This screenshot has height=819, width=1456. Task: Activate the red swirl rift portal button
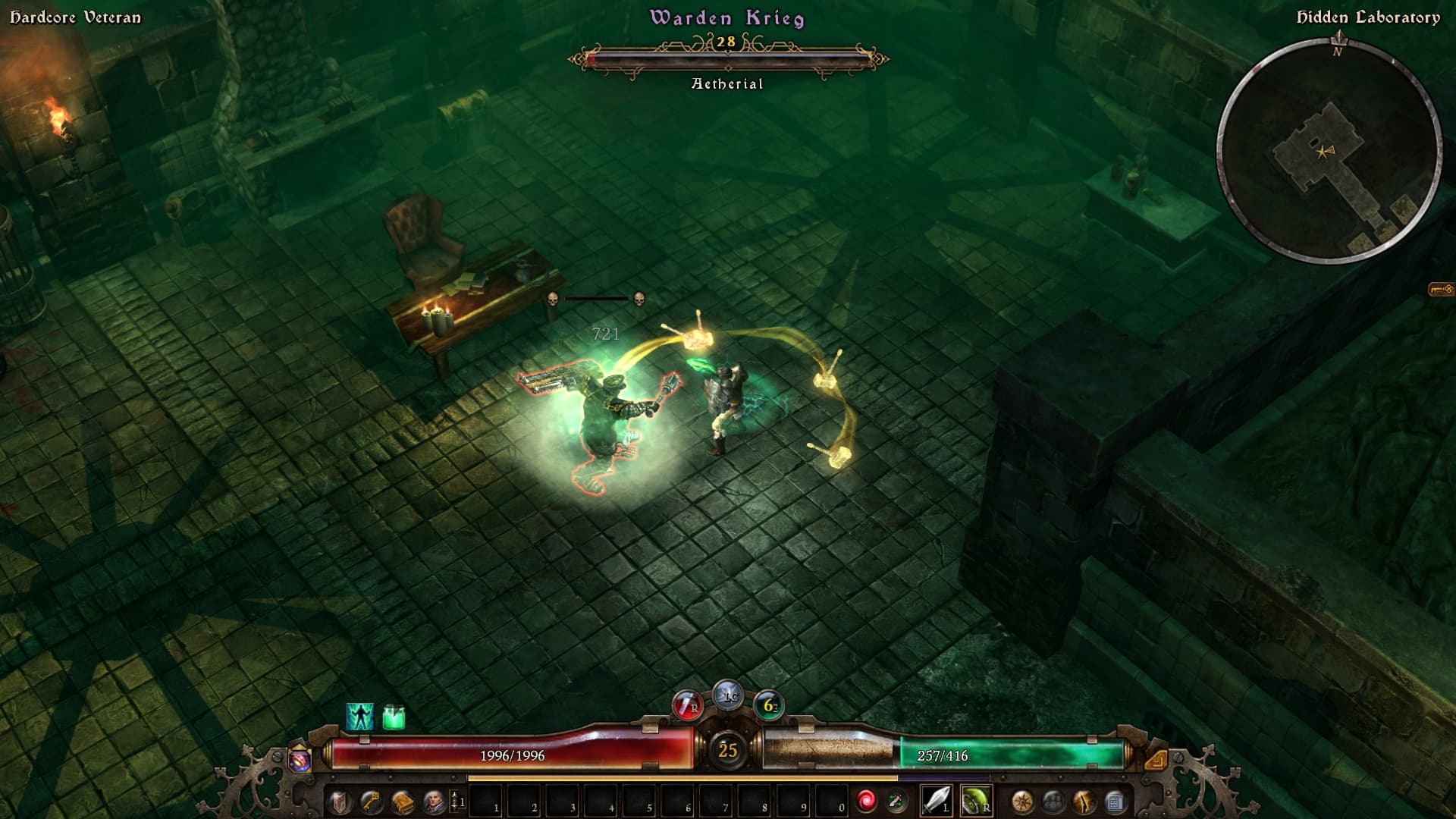[866, 801]
